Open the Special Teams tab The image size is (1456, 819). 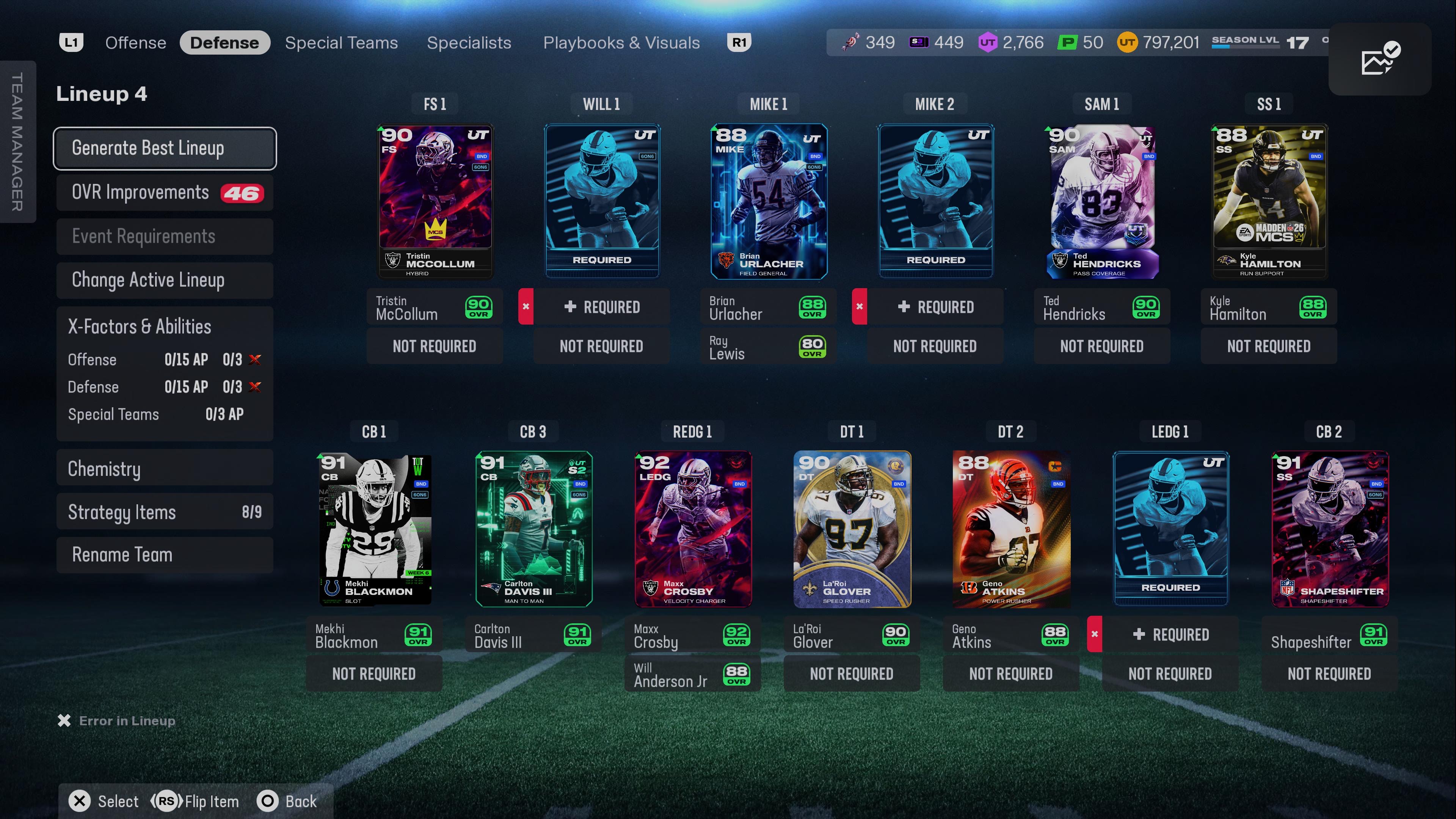341,43
